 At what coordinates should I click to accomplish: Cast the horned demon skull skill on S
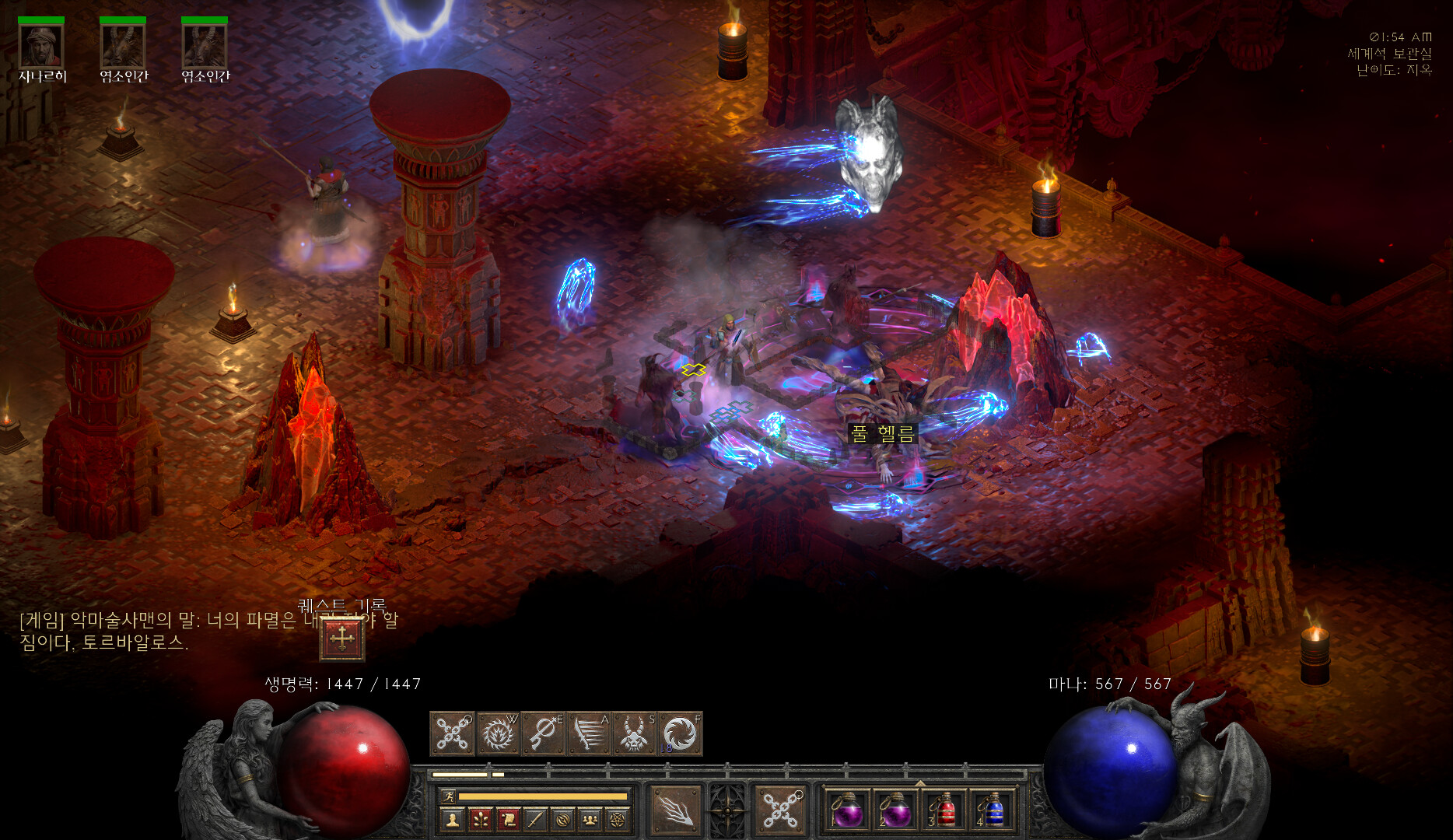[634, 733]
